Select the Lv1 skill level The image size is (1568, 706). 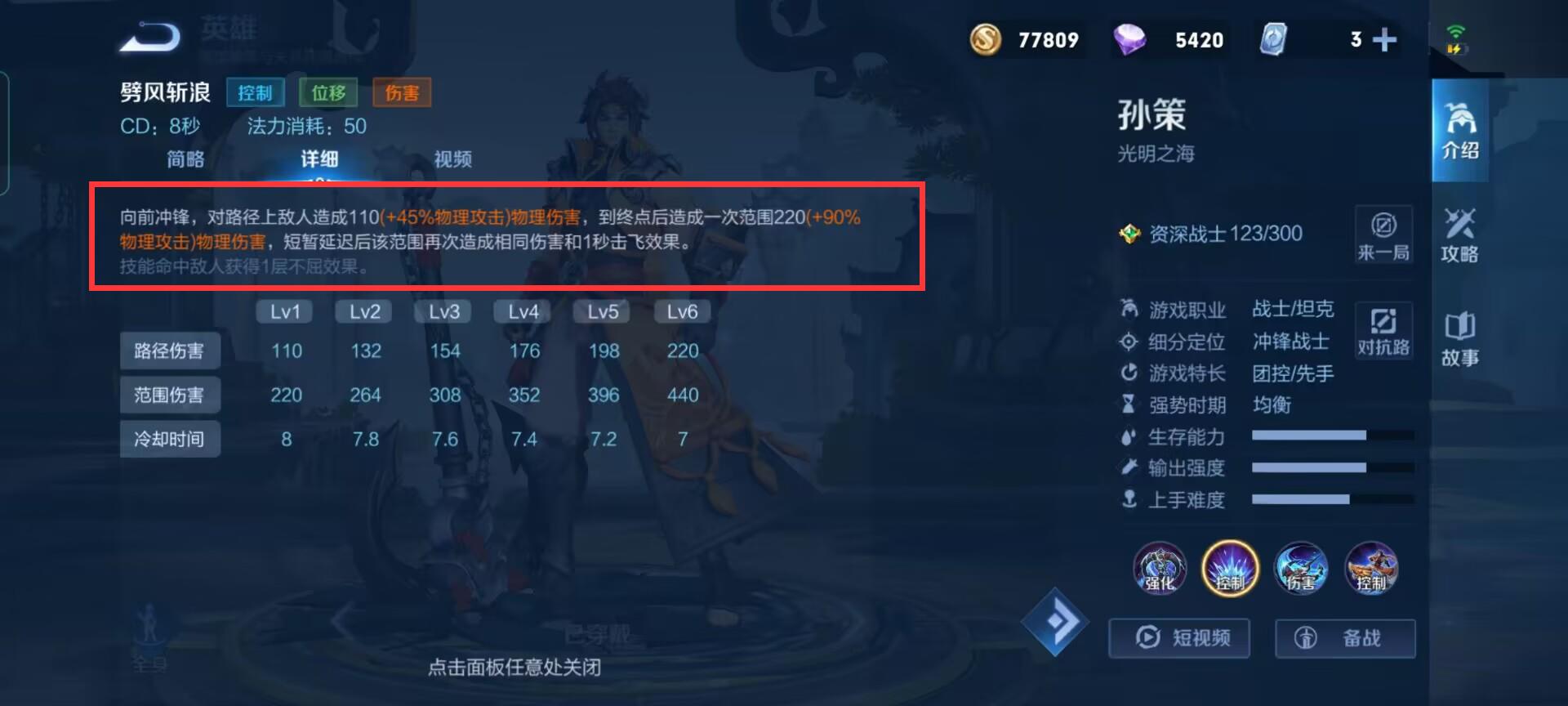point(285,311)
